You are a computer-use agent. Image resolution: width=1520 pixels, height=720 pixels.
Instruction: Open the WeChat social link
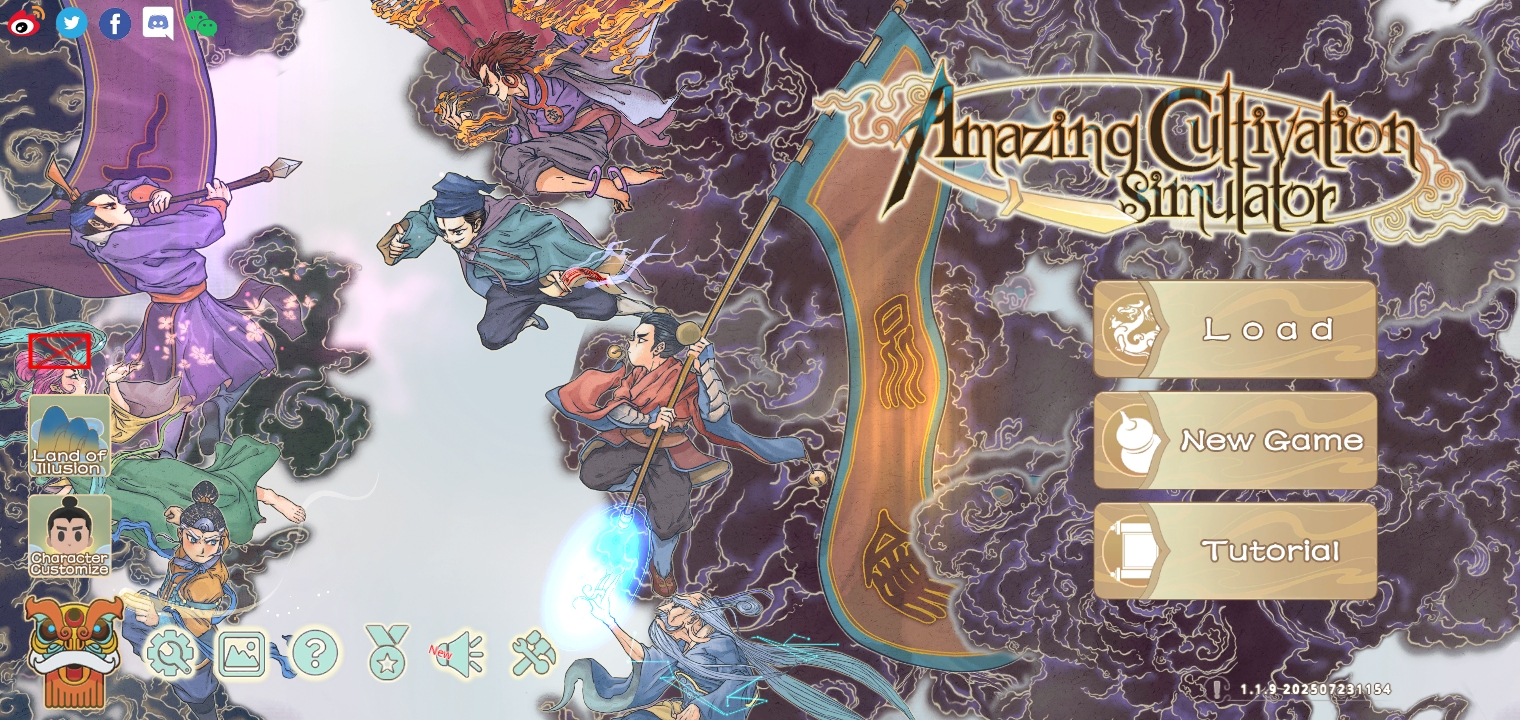click(201, 23)
